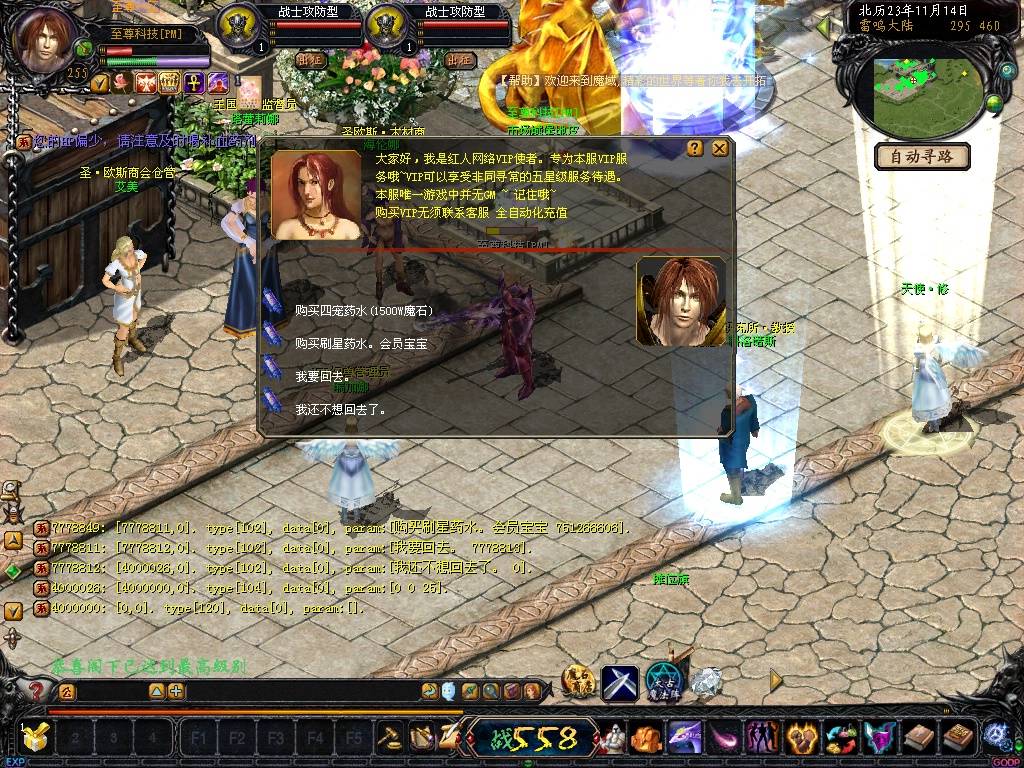The height and width of the screenshot is (768, 1024).
Task: Close the VIP envoy dialogue window
Action: [x=719, y=148]
